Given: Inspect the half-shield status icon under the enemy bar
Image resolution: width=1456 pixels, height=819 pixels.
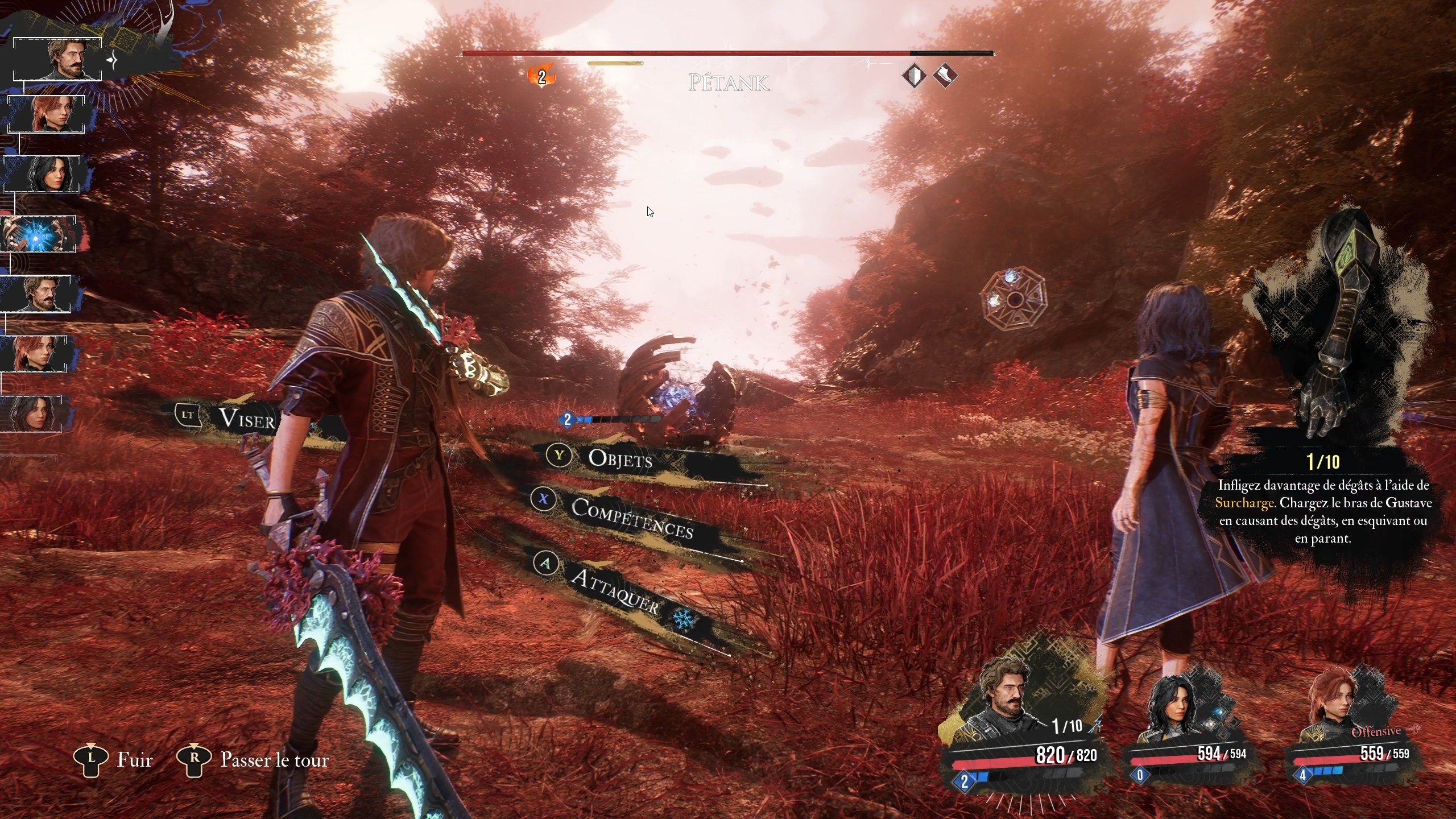Looking at the screenshot, I should [x=914, y=76].
